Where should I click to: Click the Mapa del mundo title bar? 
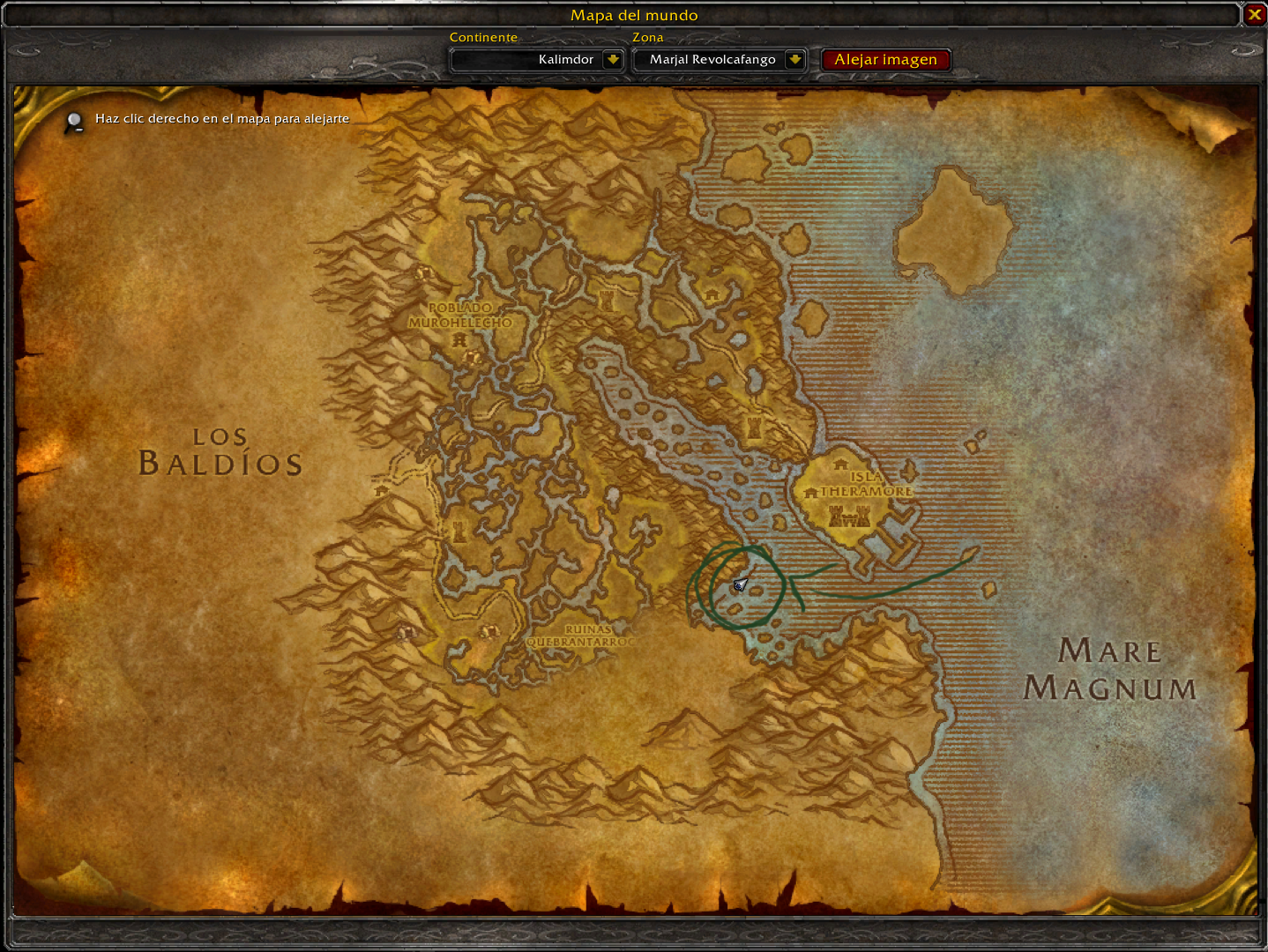[634, 15]
